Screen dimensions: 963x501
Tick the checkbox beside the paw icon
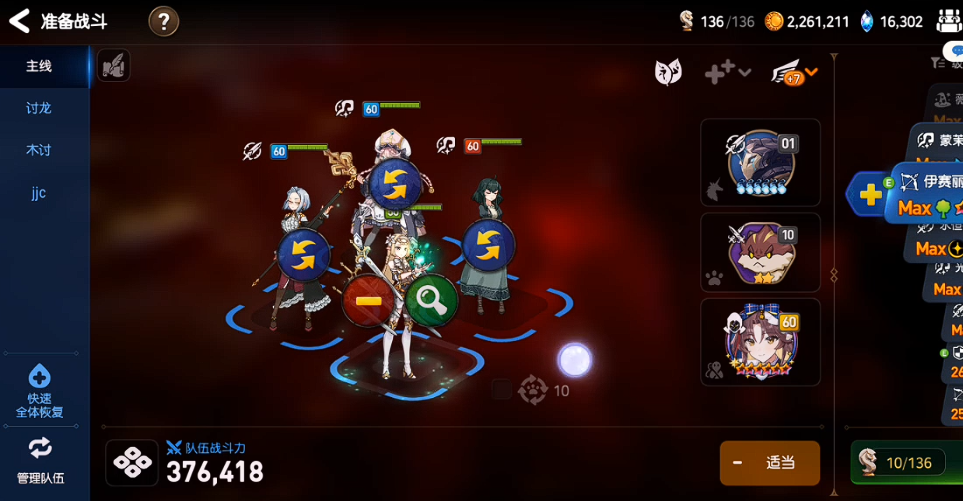click(502, 390)
